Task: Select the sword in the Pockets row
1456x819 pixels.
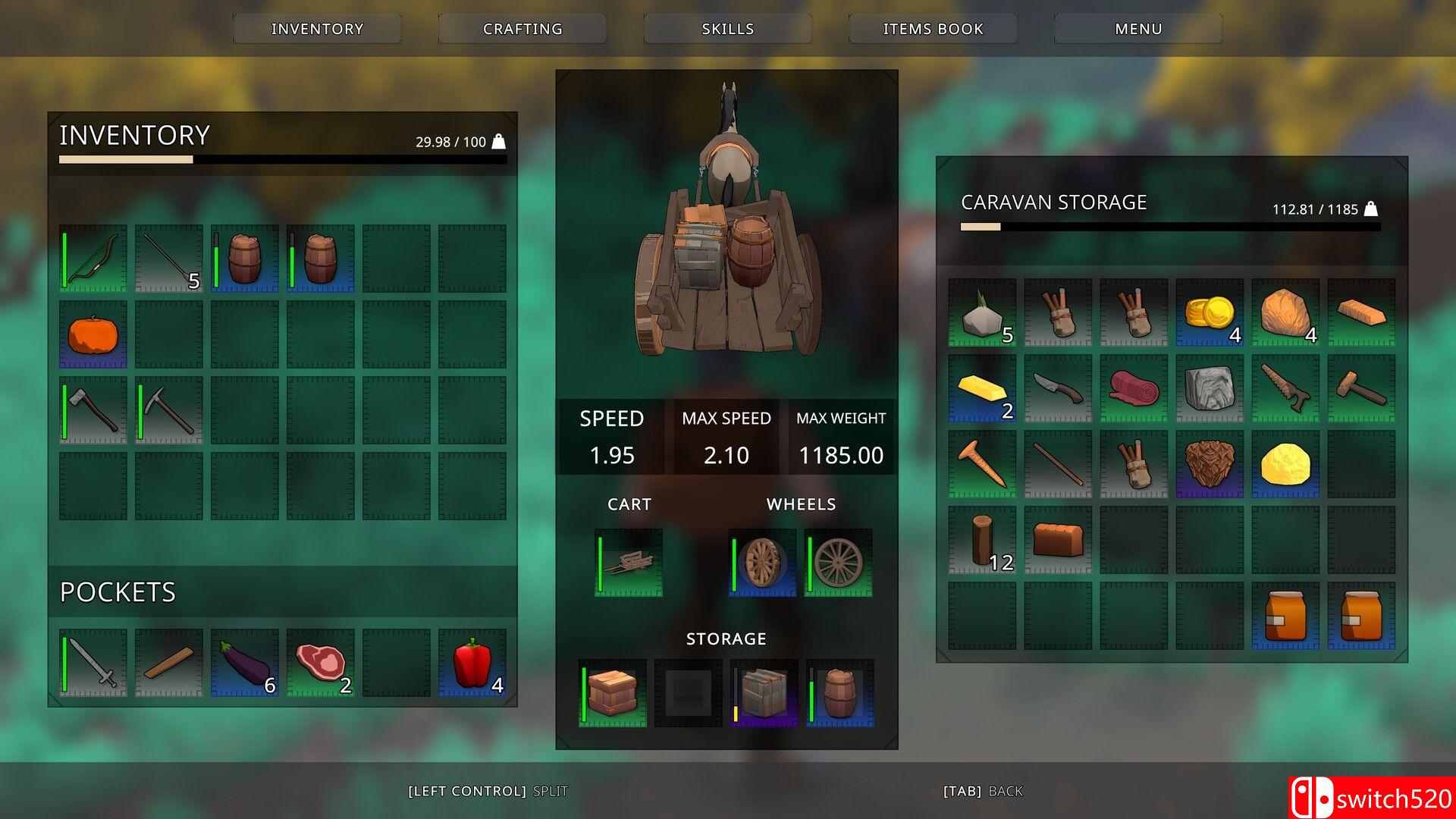Action: pyautogui.click(x=92, y=664)
